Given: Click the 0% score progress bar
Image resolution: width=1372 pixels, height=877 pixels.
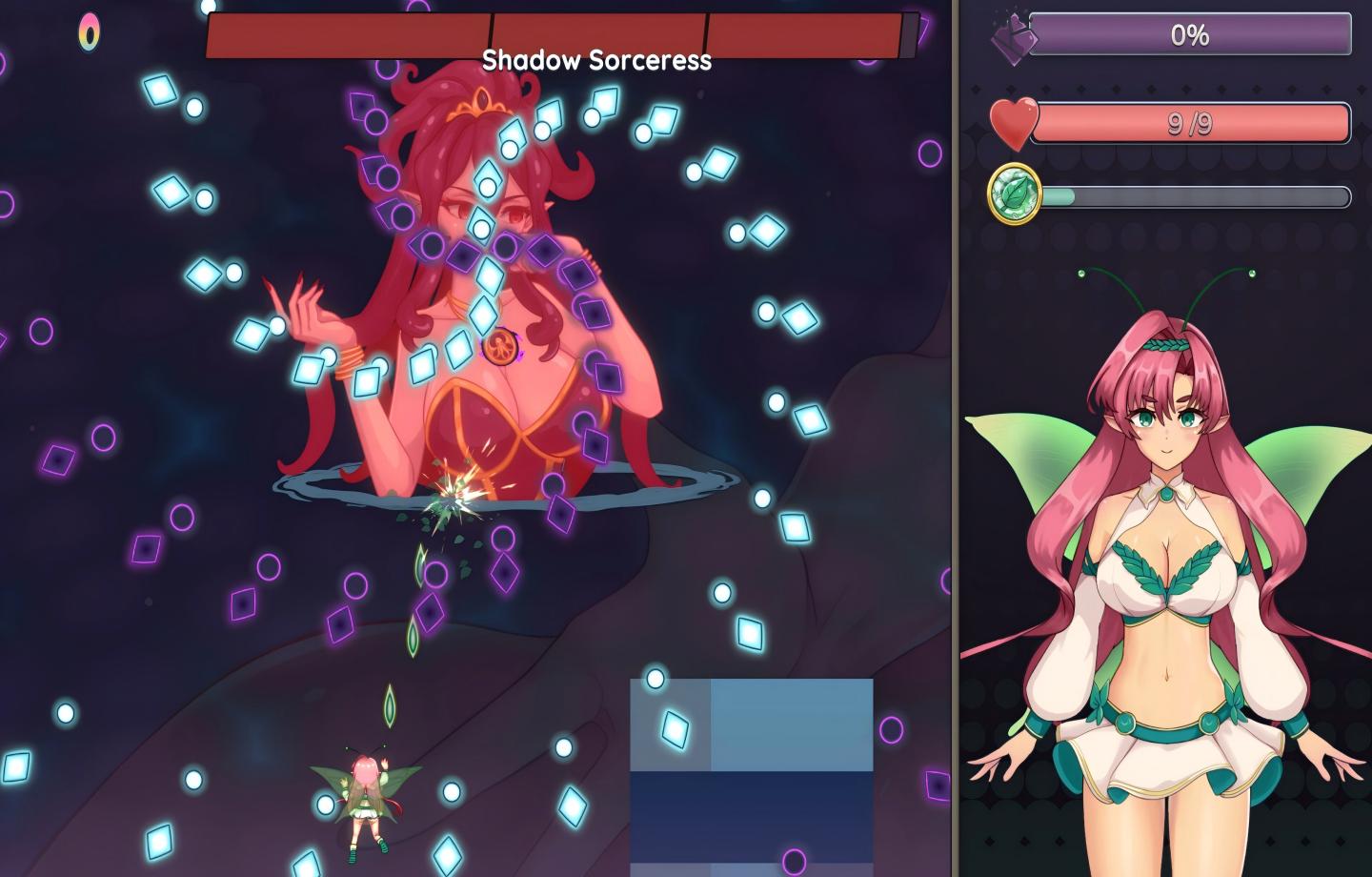Looking at the screenshot, I should click(x=1191, y=36).
